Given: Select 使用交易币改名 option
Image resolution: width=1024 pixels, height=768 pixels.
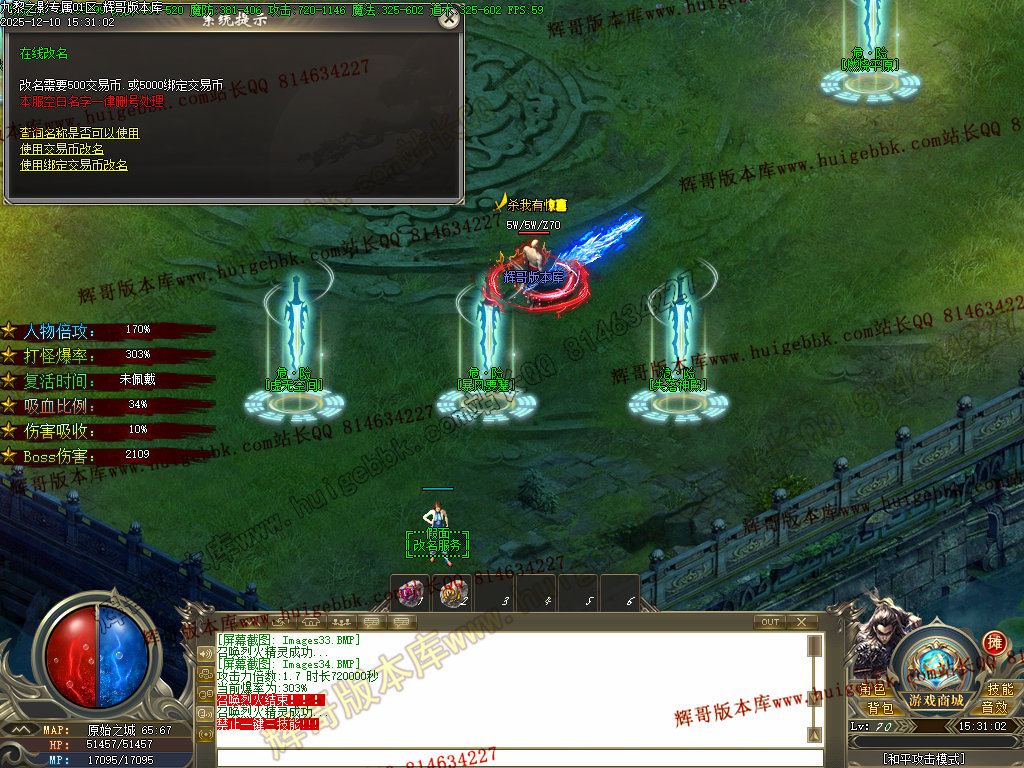Looking at the screenshot, I should tap(62, 149).
